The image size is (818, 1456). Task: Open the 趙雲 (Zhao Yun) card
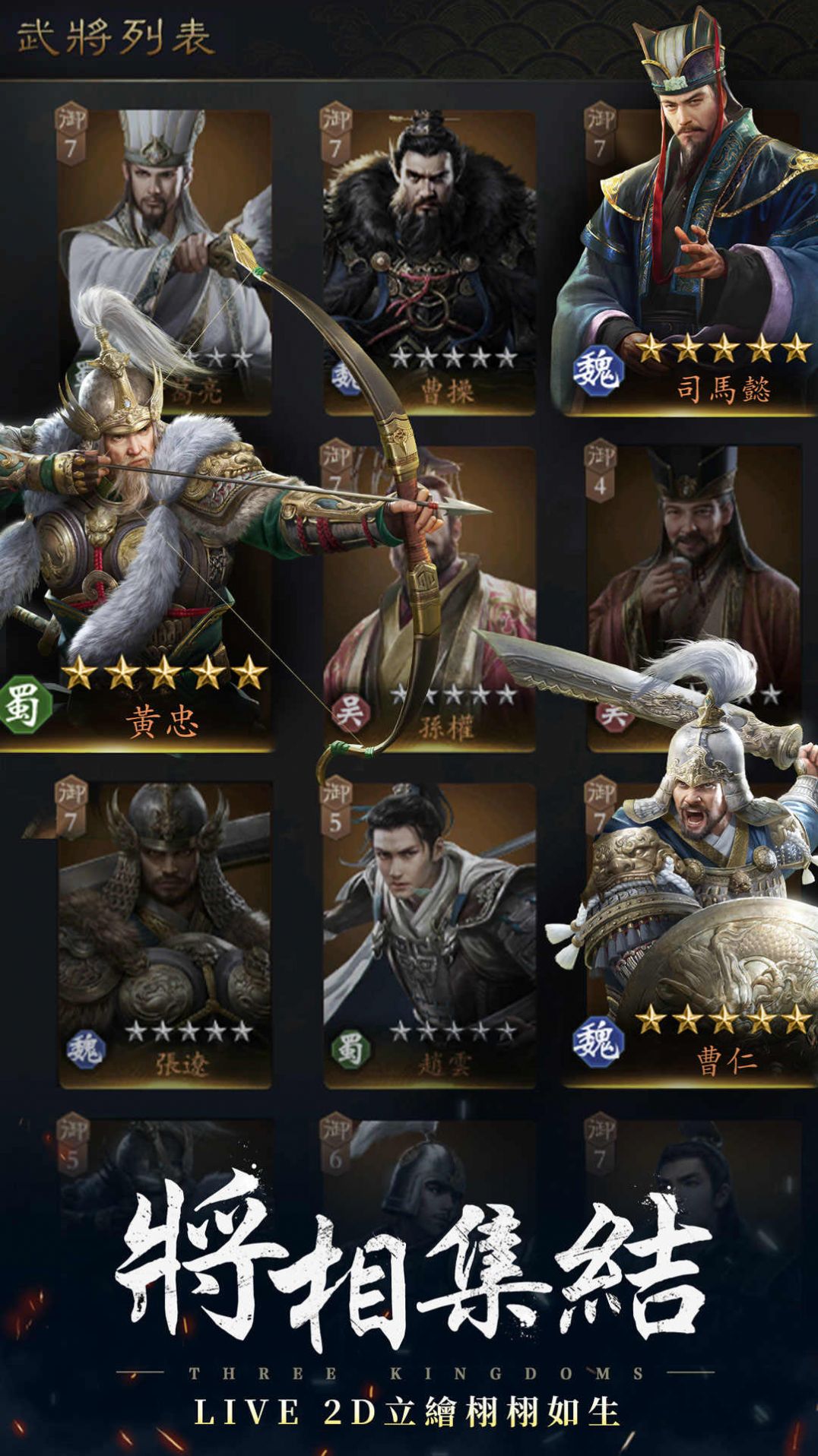[430, 935]
